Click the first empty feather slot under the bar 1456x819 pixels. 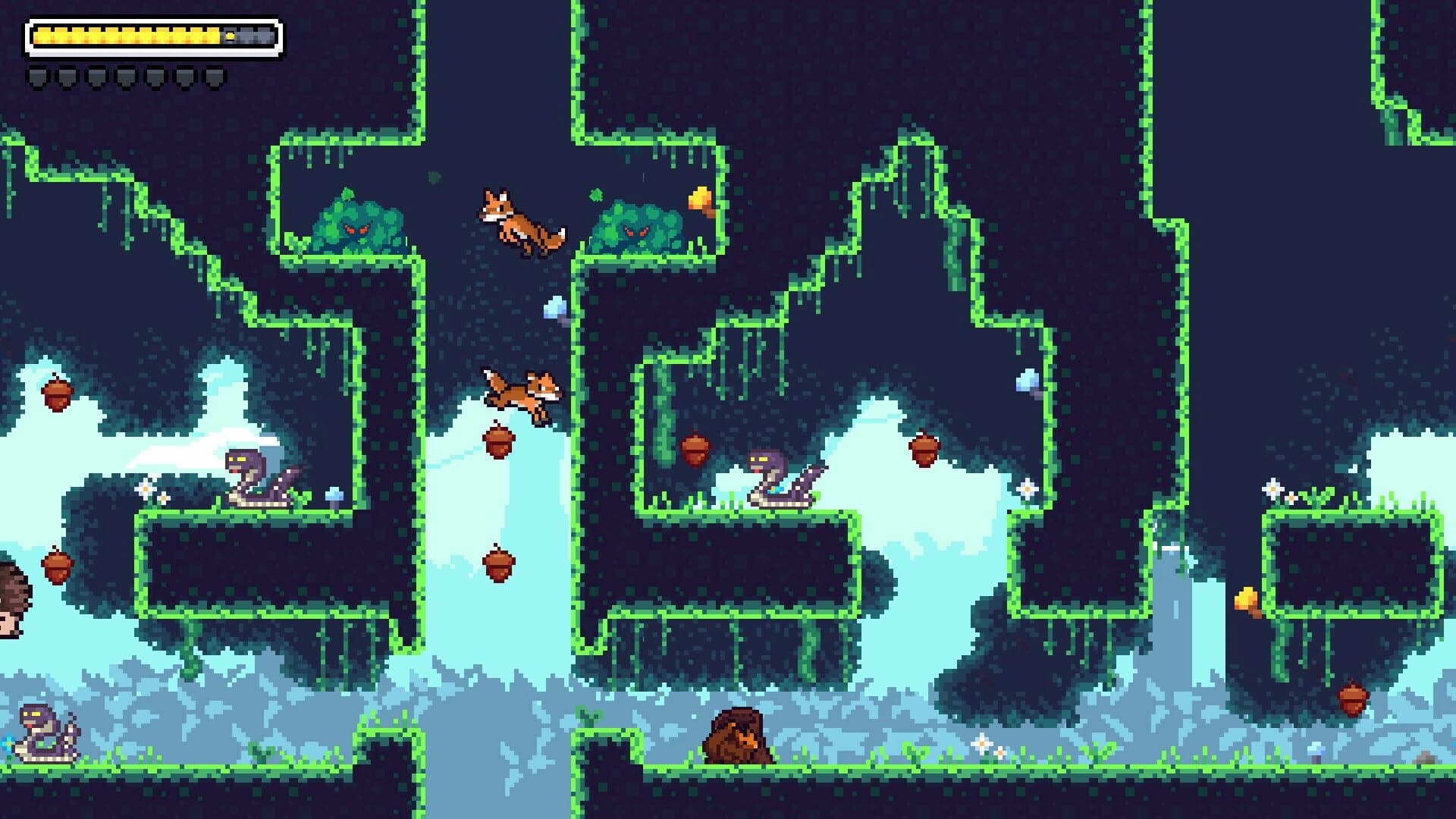pos(38,76)
